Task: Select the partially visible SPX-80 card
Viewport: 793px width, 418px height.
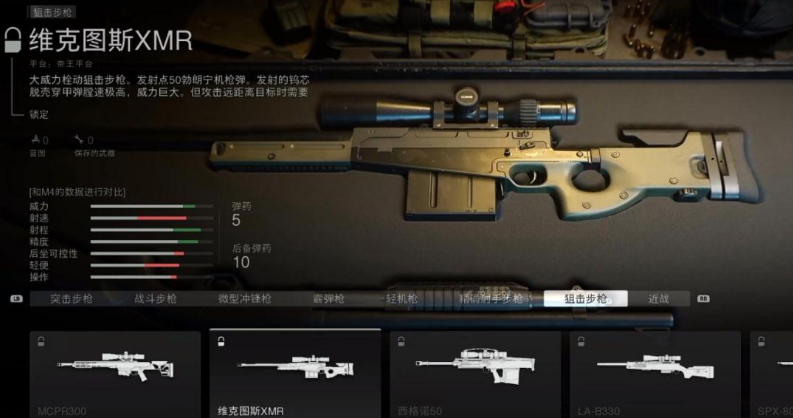Action: tap(770, 374)
